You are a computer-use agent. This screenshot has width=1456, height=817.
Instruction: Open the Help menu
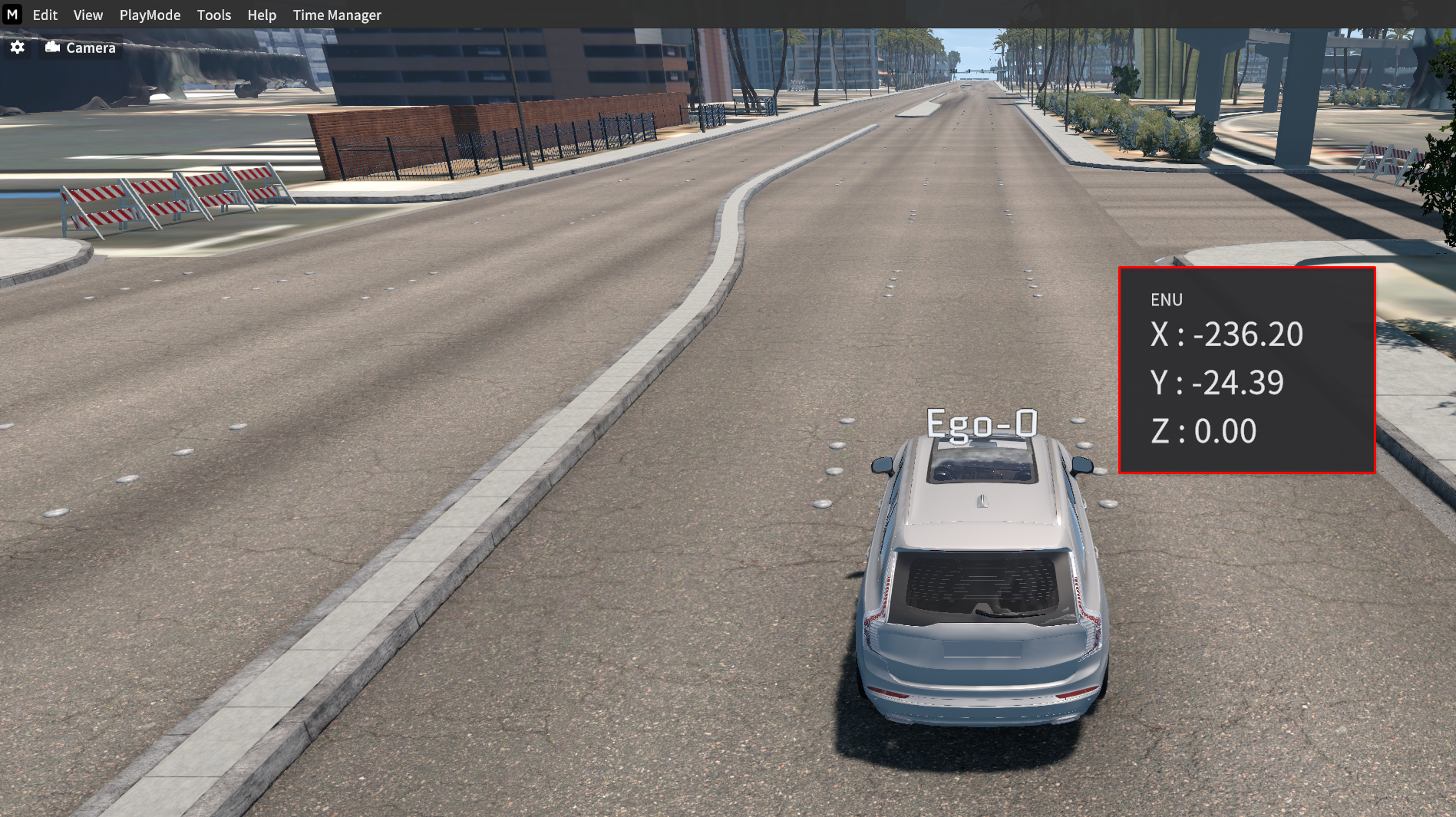(262, 15)
